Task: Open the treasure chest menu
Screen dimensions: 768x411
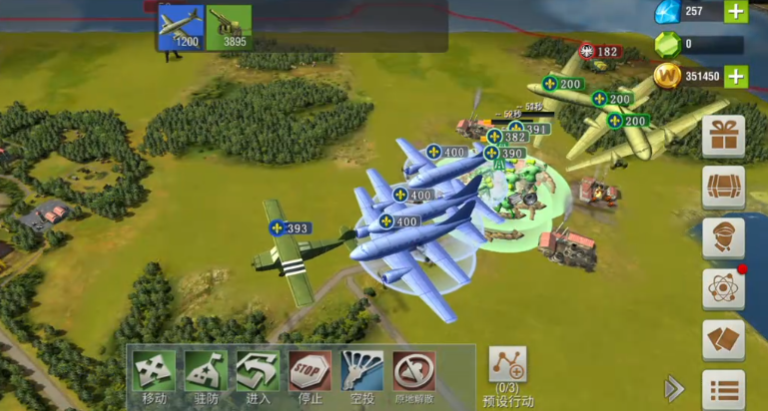Action: (723, 187)
